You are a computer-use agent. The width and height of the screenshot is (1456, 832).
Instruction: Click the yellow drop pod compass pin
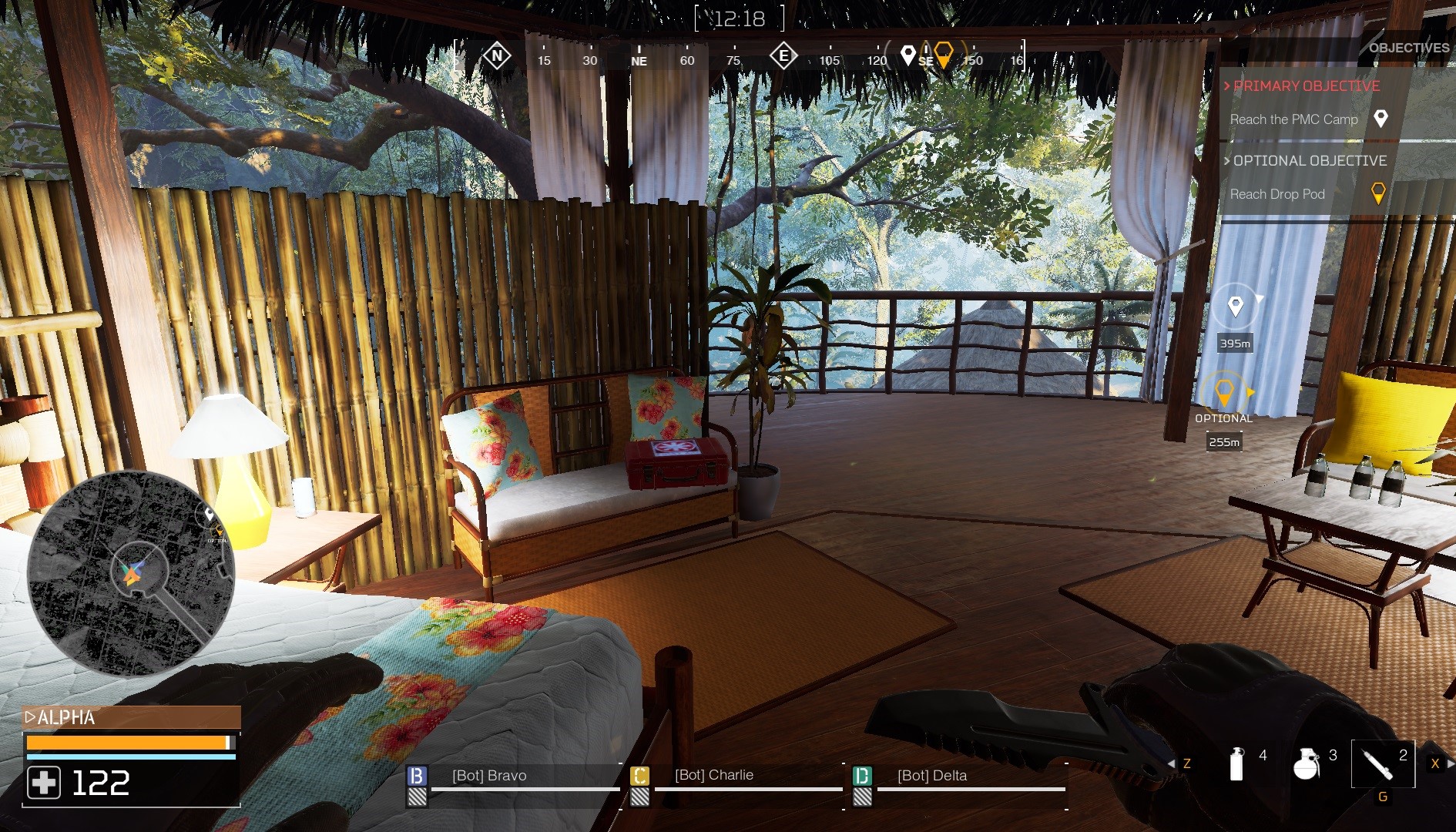944,54
